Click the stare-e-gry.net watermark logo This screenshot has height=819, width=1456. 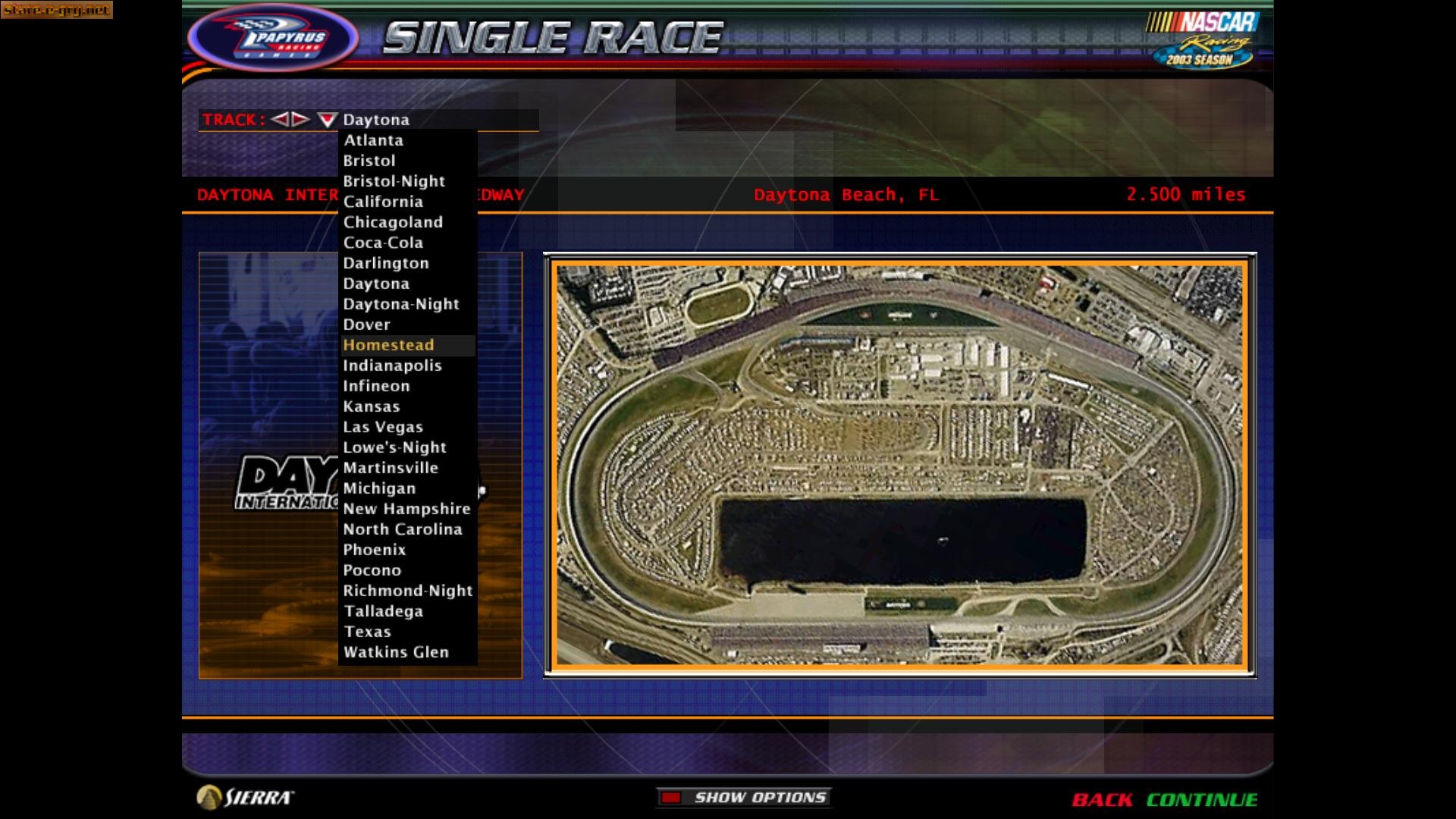(56, 11)
